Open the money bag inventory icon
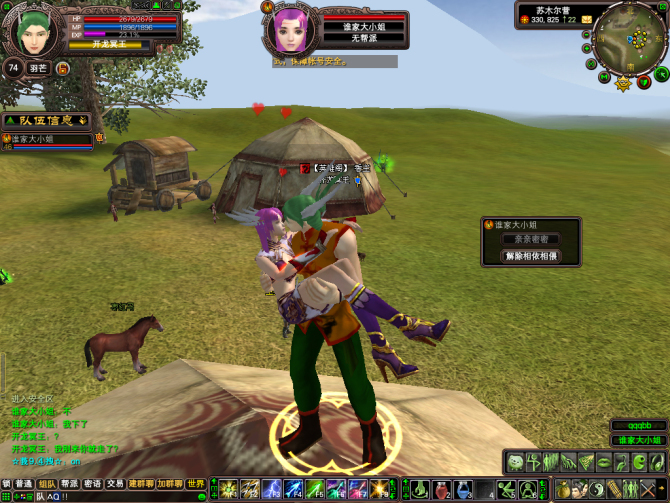This screenshot has height=503, width=670. [563, 490]
